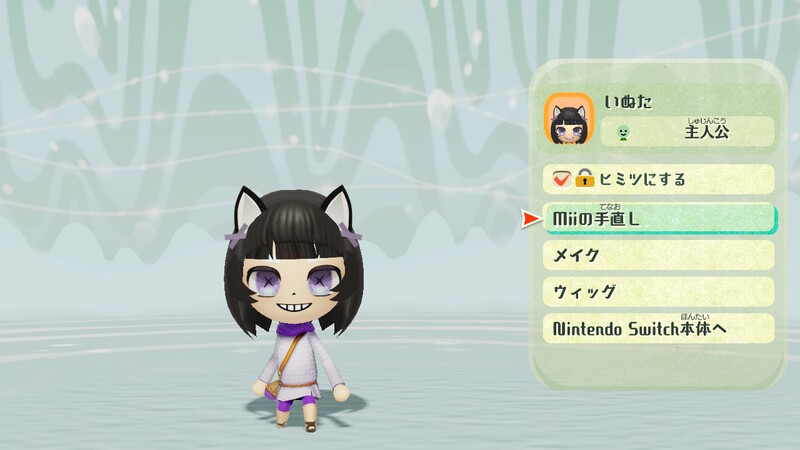Select Miiの手直し menu entry

(x=658, y=218)
